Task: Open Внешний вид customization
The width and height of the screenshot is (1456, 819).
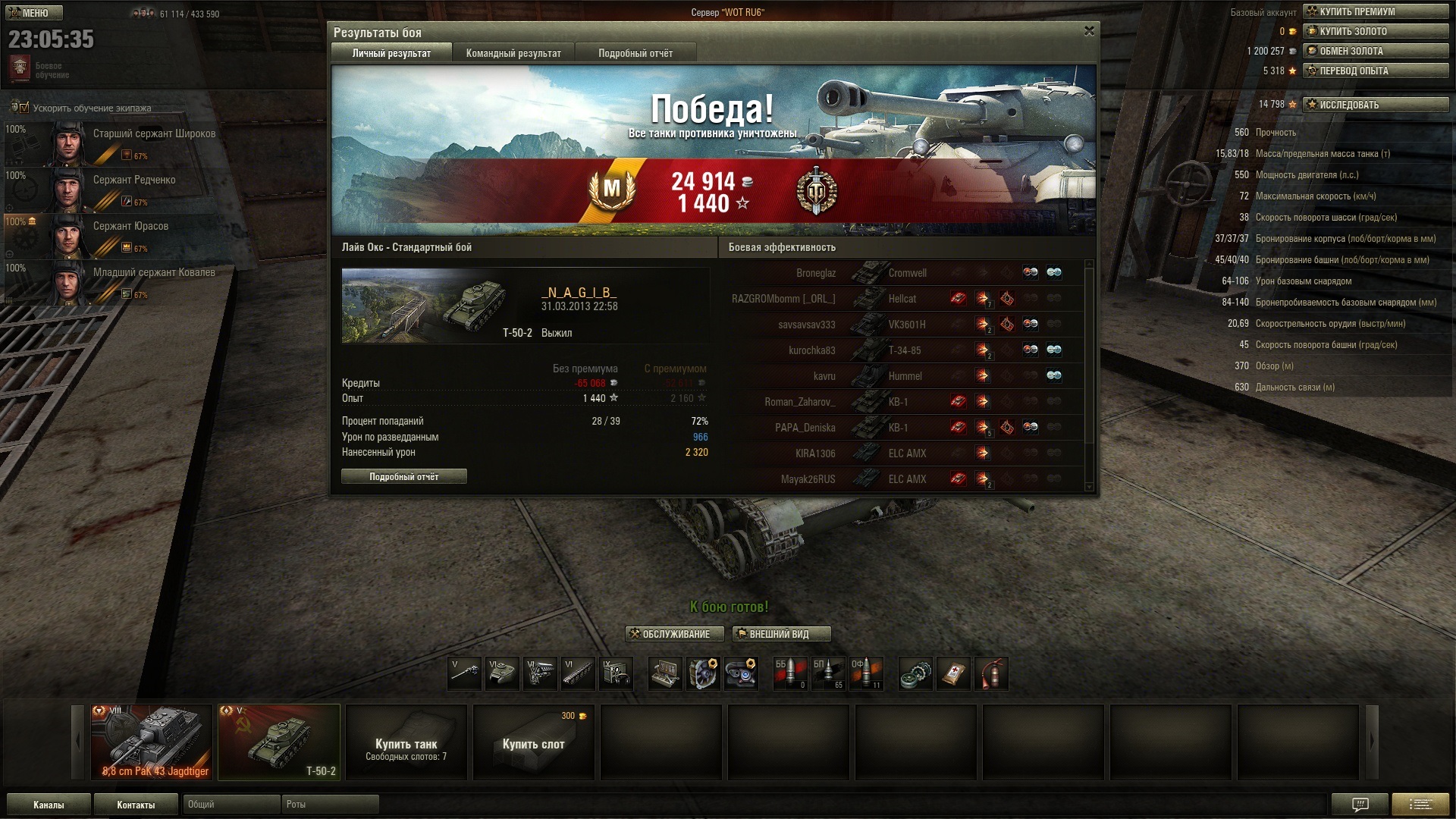Action: pyautogui.click(x=781, y=634)
